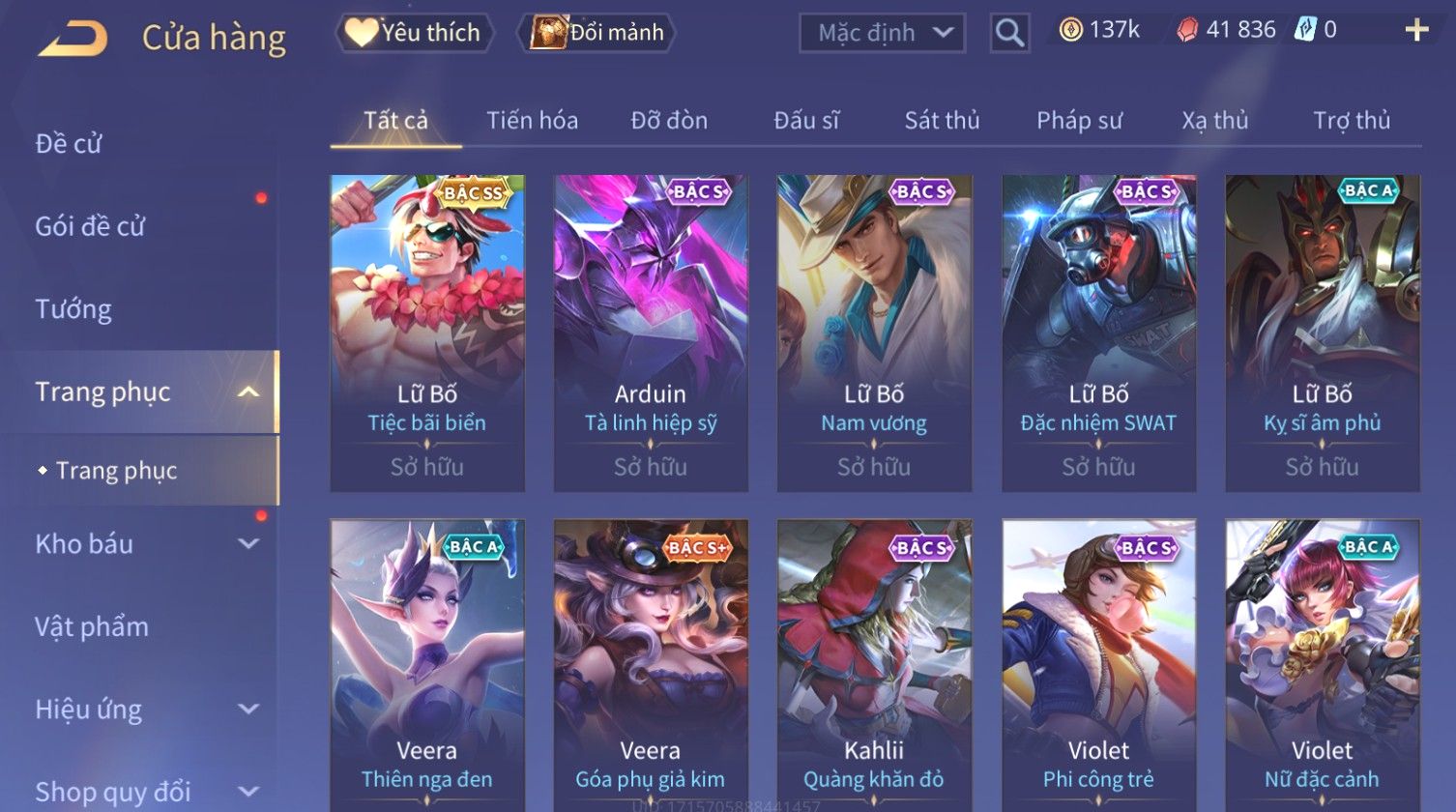Filter skins by Đỡ đòn
The height and width of the screenshot is (812, 1456).
point(669,121)
